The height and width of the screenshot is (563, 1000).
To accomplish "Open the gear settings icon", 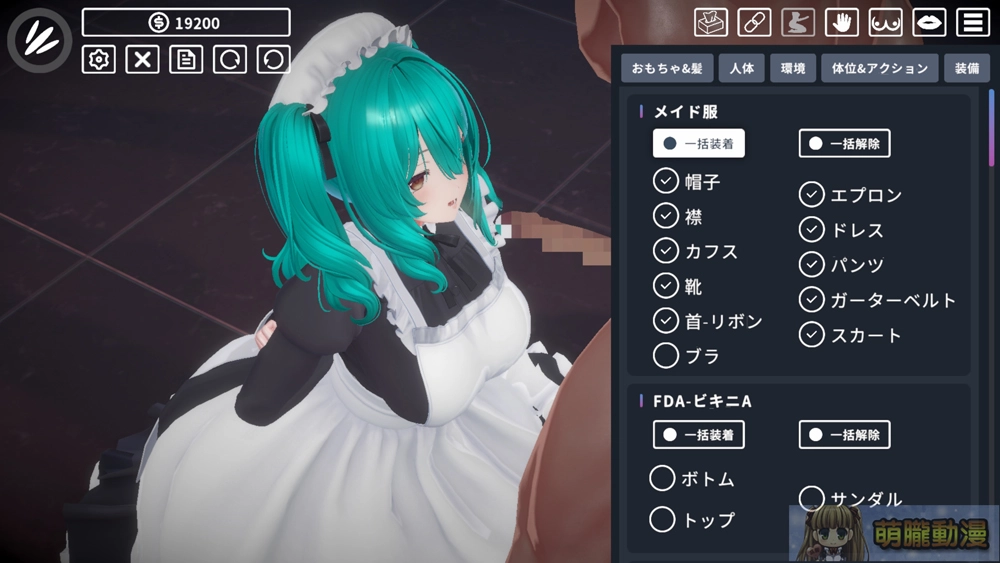I will (x=98, y=59).
